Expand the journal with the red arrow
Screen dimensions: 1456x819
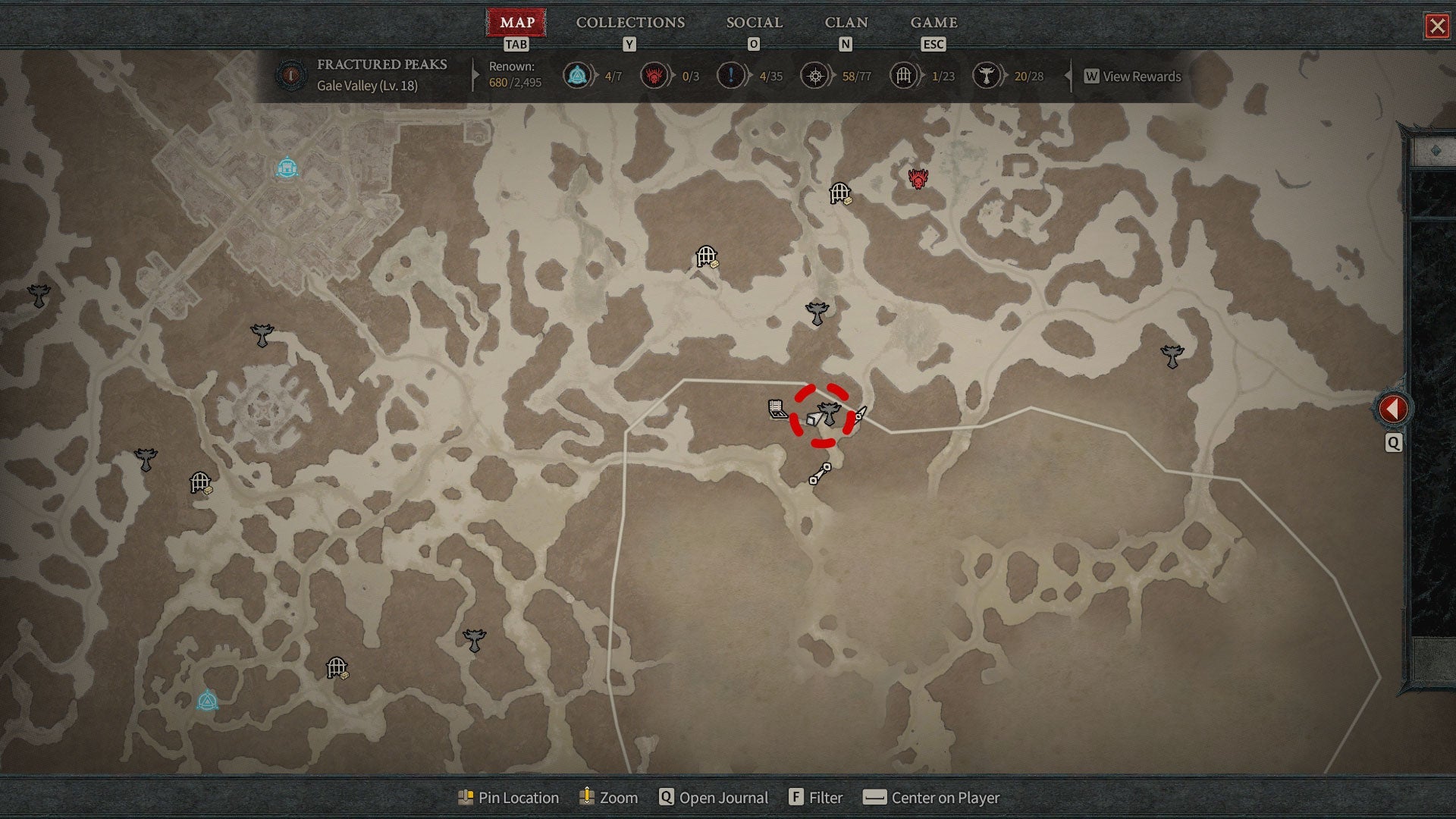(1392, 409)
